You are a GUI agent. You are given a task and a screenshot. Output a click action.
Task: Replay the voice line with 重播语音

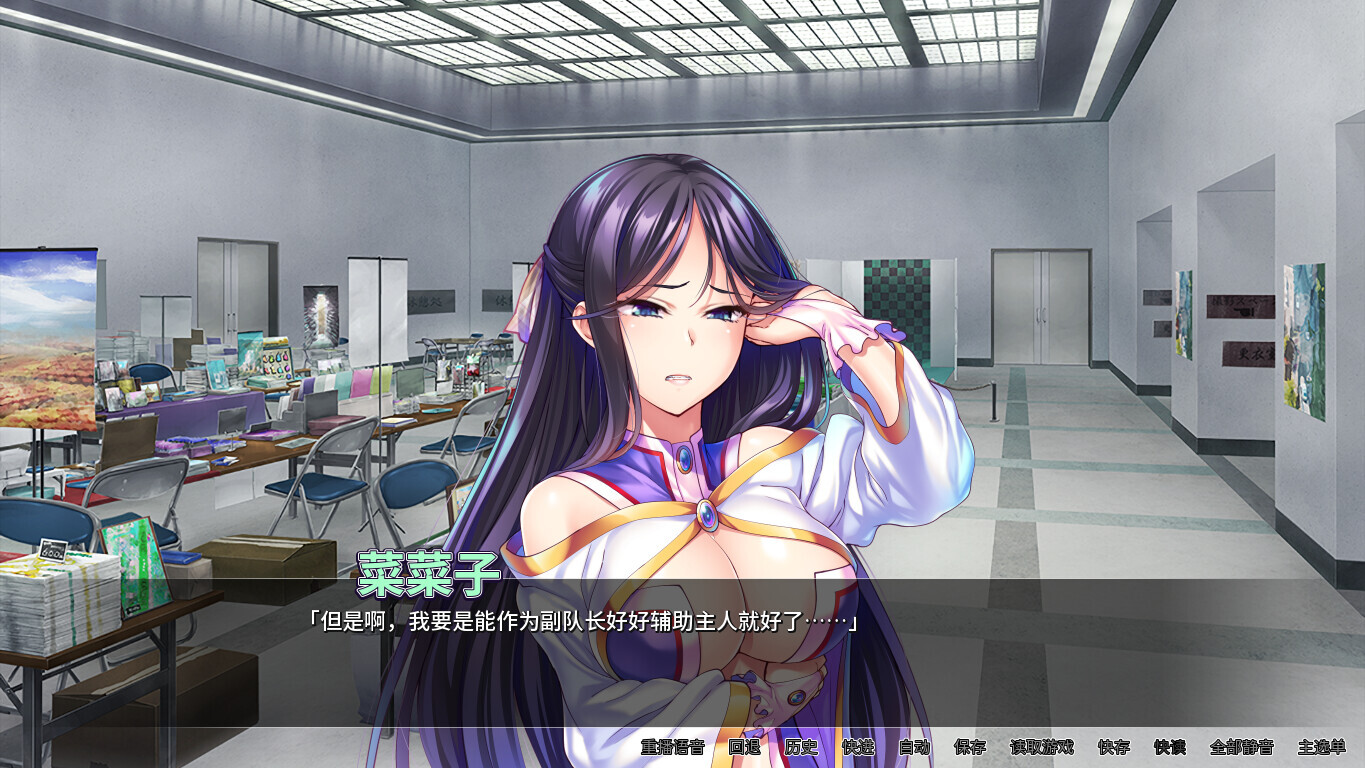coord(672,747)
